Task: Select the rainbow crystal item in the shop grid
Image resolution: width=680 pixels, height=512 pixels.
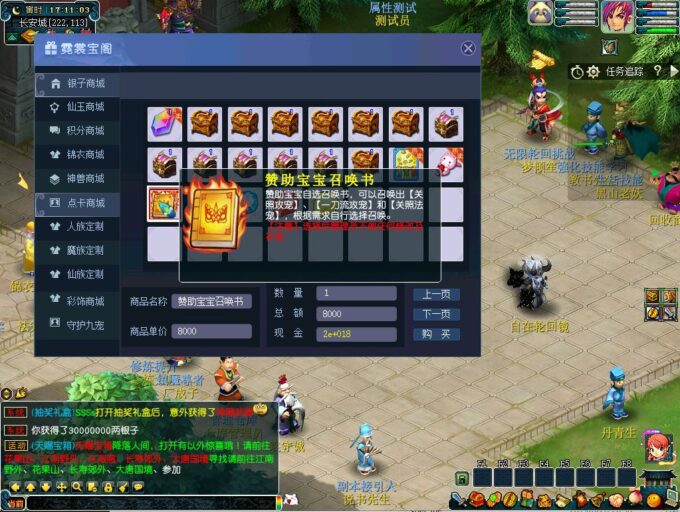Action: [164, 123]
